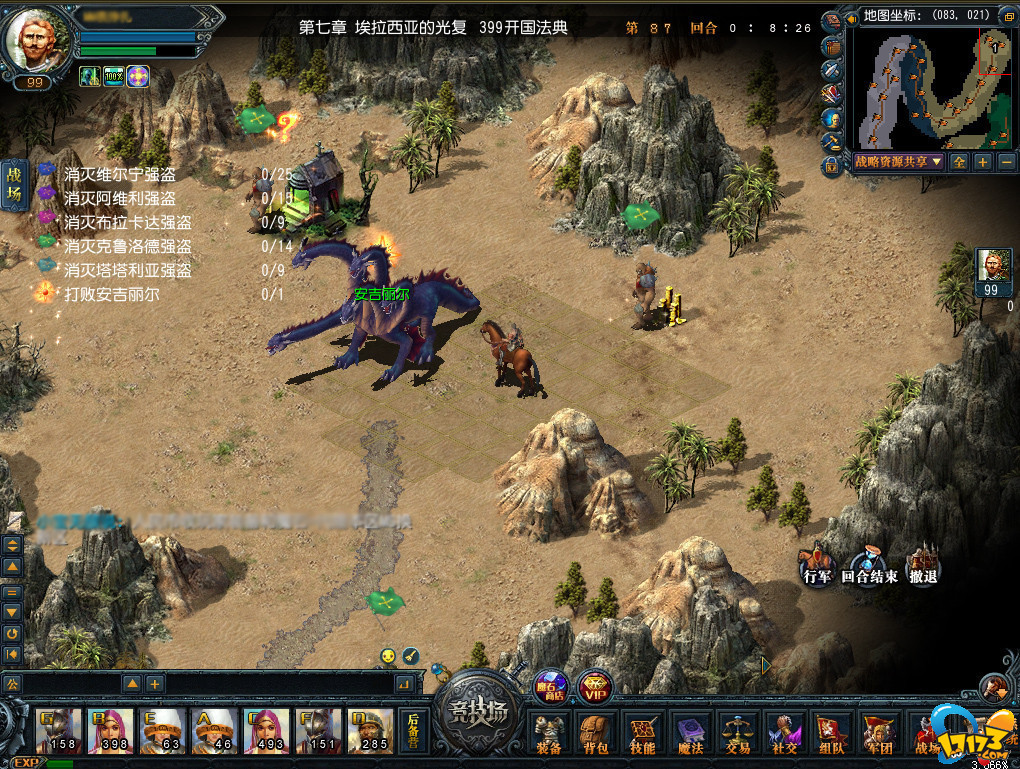Open the 装备 equipment menu
The width and height of the screenshot is (1020, 769).
point(548,734)
